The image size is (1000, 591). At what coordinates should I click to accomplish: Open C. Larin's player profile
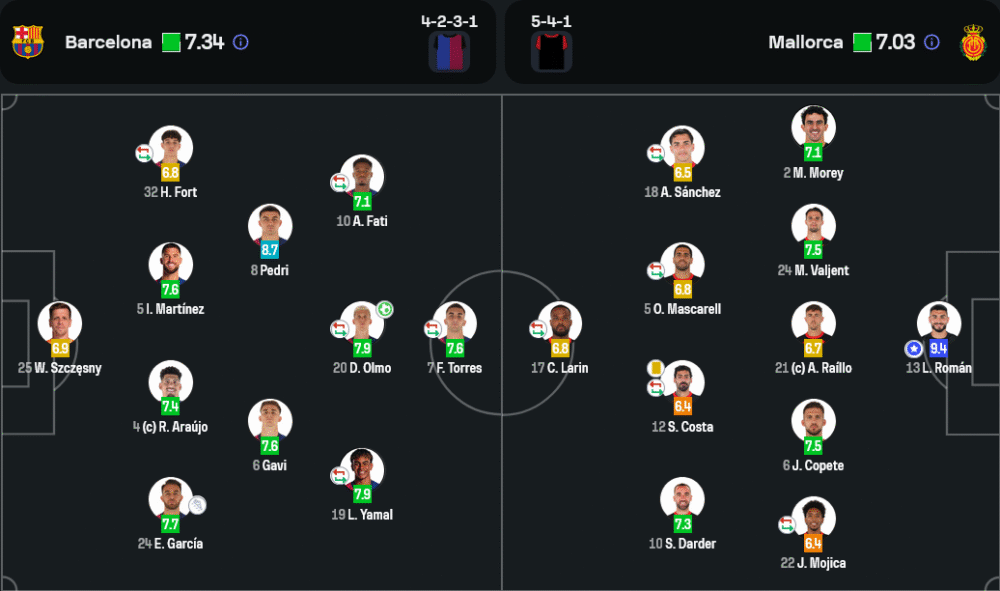tap(560, 325)
